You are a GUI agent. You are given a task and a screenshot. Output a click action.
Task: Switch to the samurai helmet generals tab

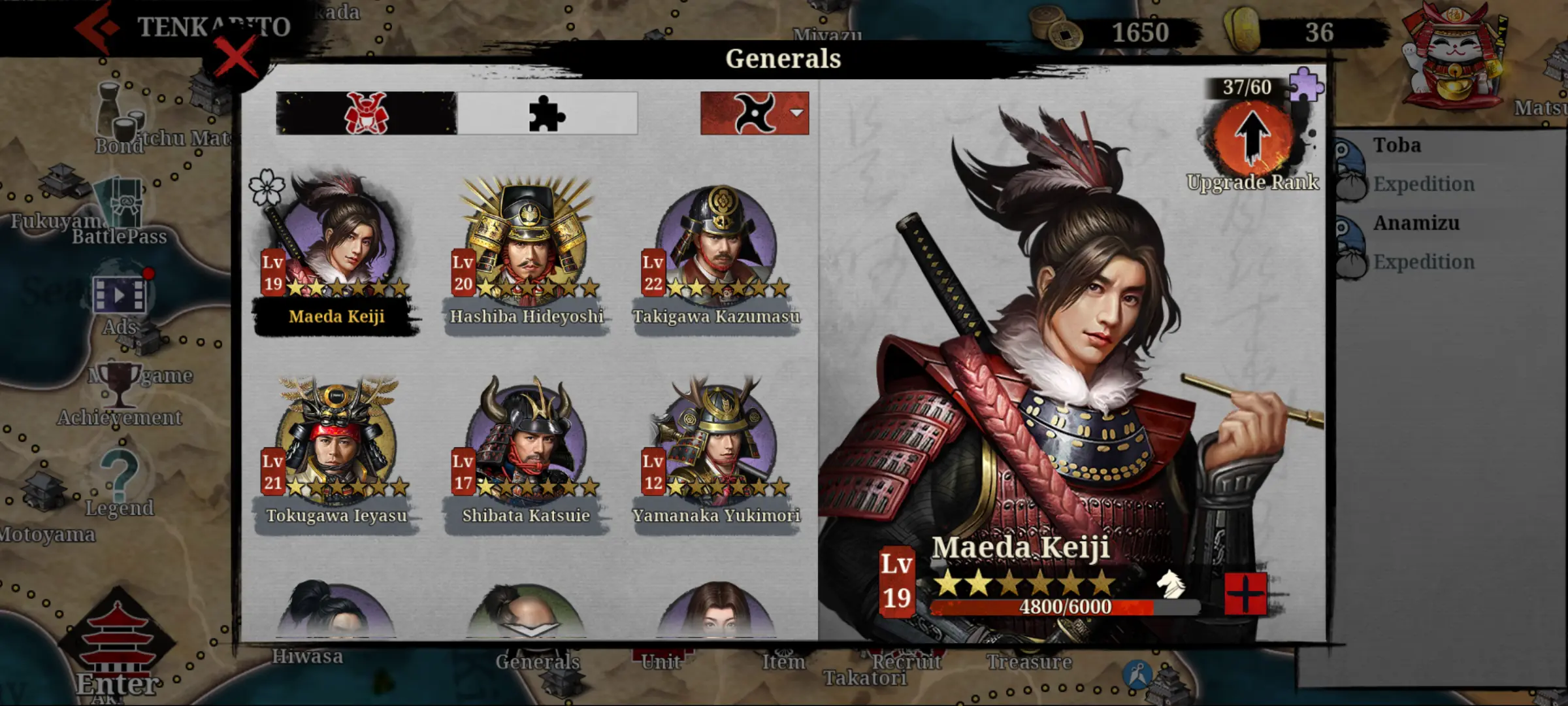[x=367, y=114]
